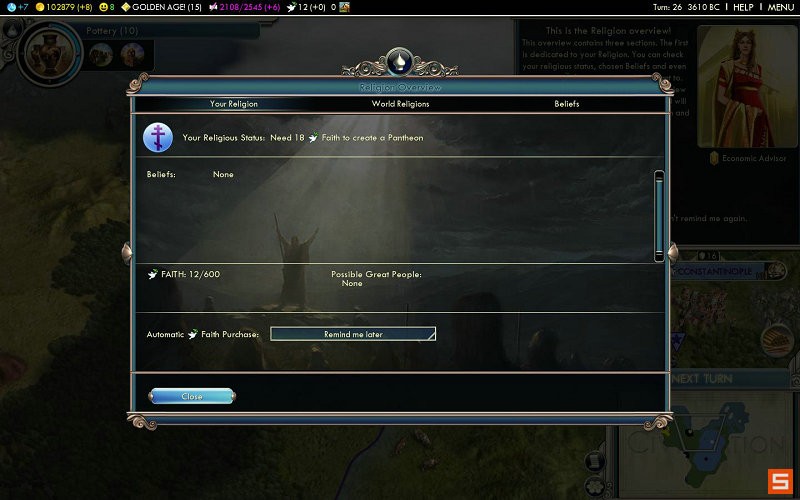Close the Religion Overview window

coord(192,396)
